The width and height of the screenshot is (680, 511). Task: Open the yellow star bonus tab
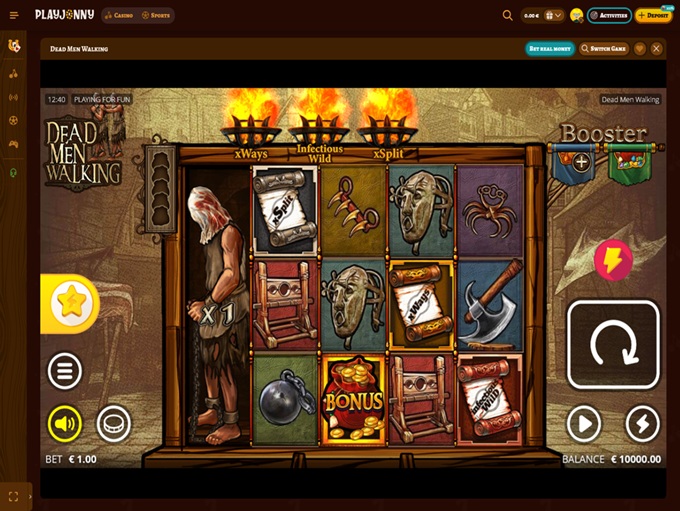pos(70,304)
